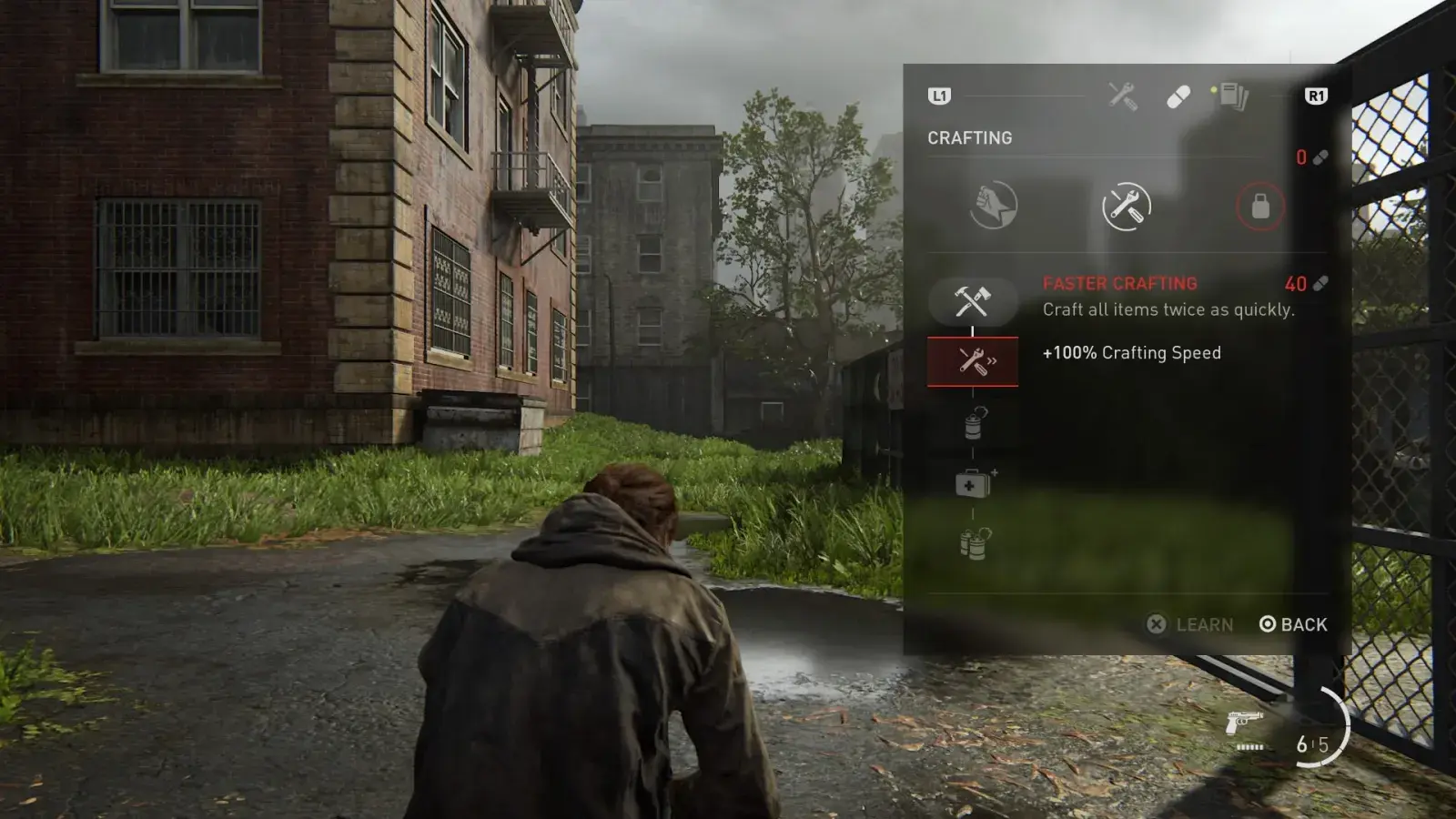1456x819 pixels.
Task: Select the locked padlock skill tree
Action: tap(1259, 207)
